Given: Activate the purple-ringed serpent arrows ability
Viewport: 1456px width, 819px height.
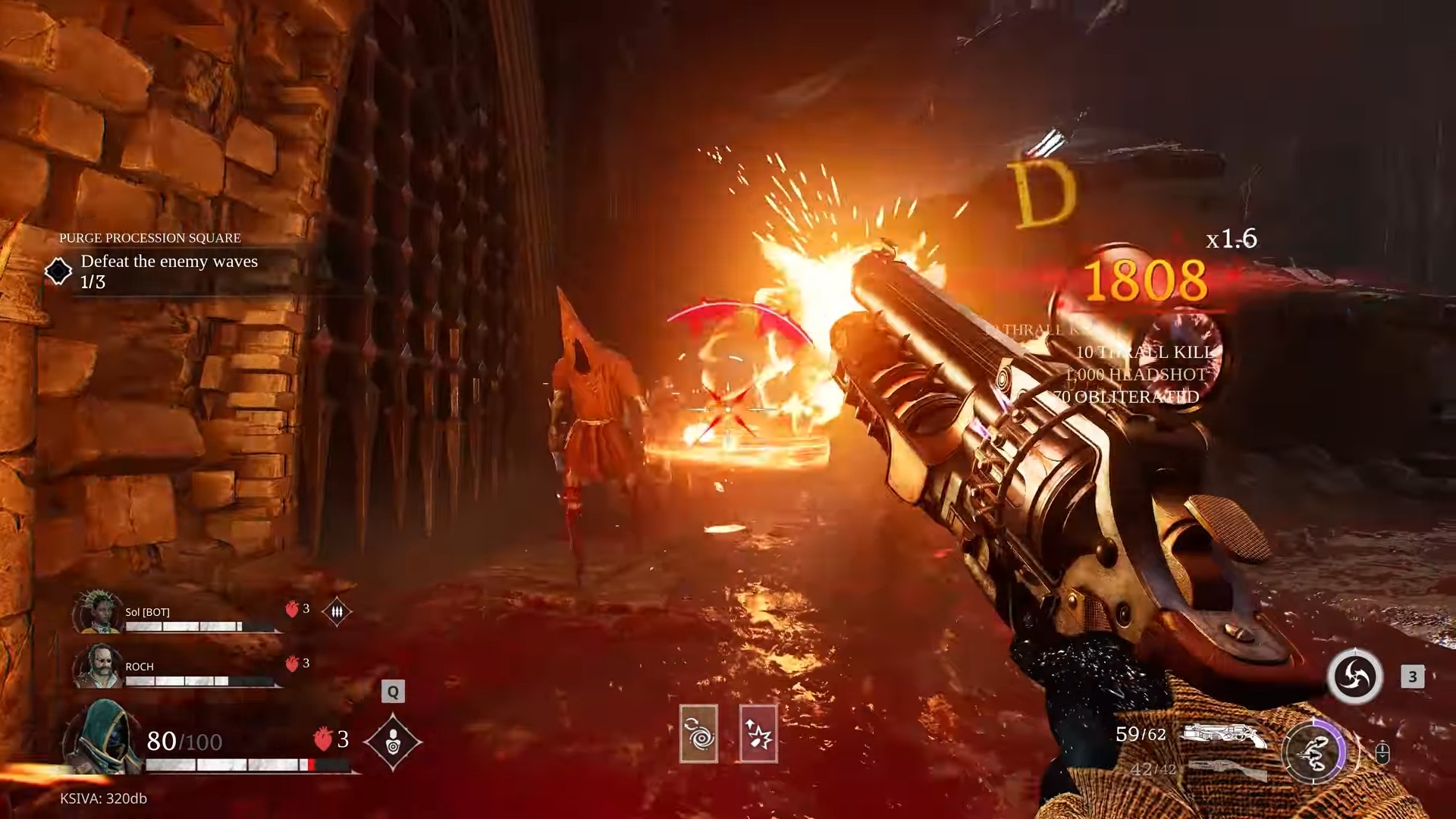Looking at the screenshot, I should point(1313,752).
